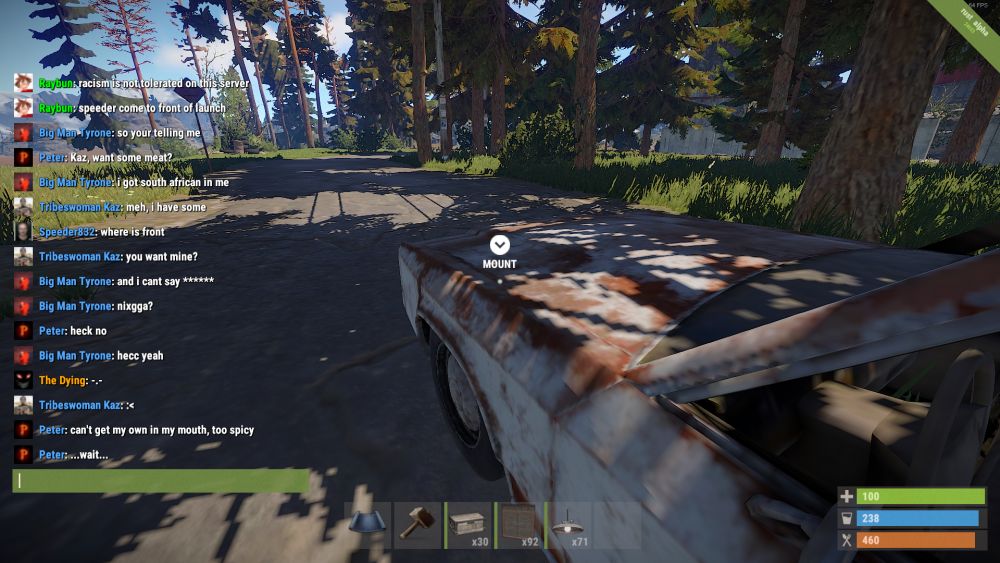
Task: Select the hammer hotbar slot
Action: point(418,525)
